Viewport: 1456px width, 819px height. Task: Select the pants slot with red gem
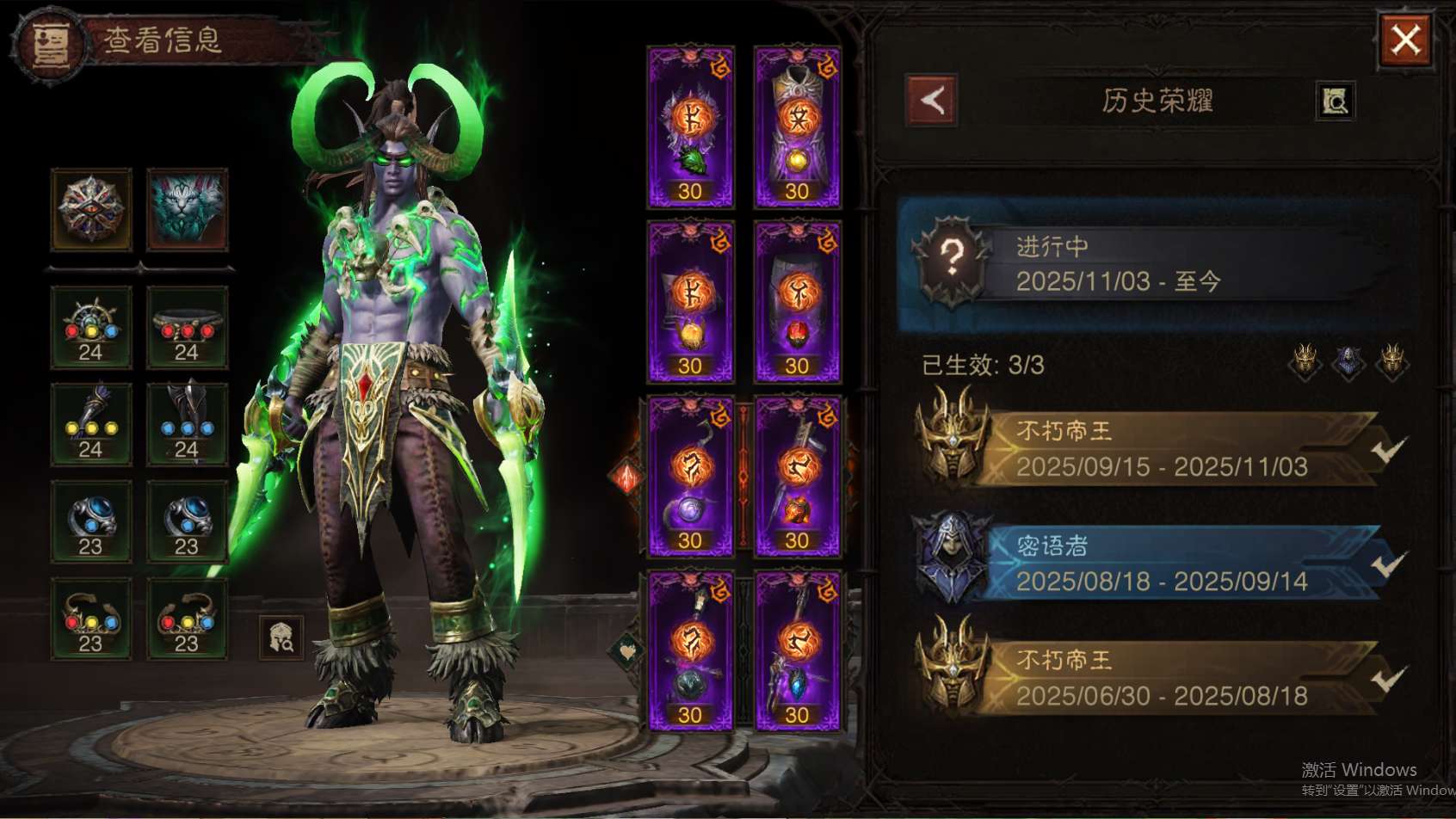[797, 302]
